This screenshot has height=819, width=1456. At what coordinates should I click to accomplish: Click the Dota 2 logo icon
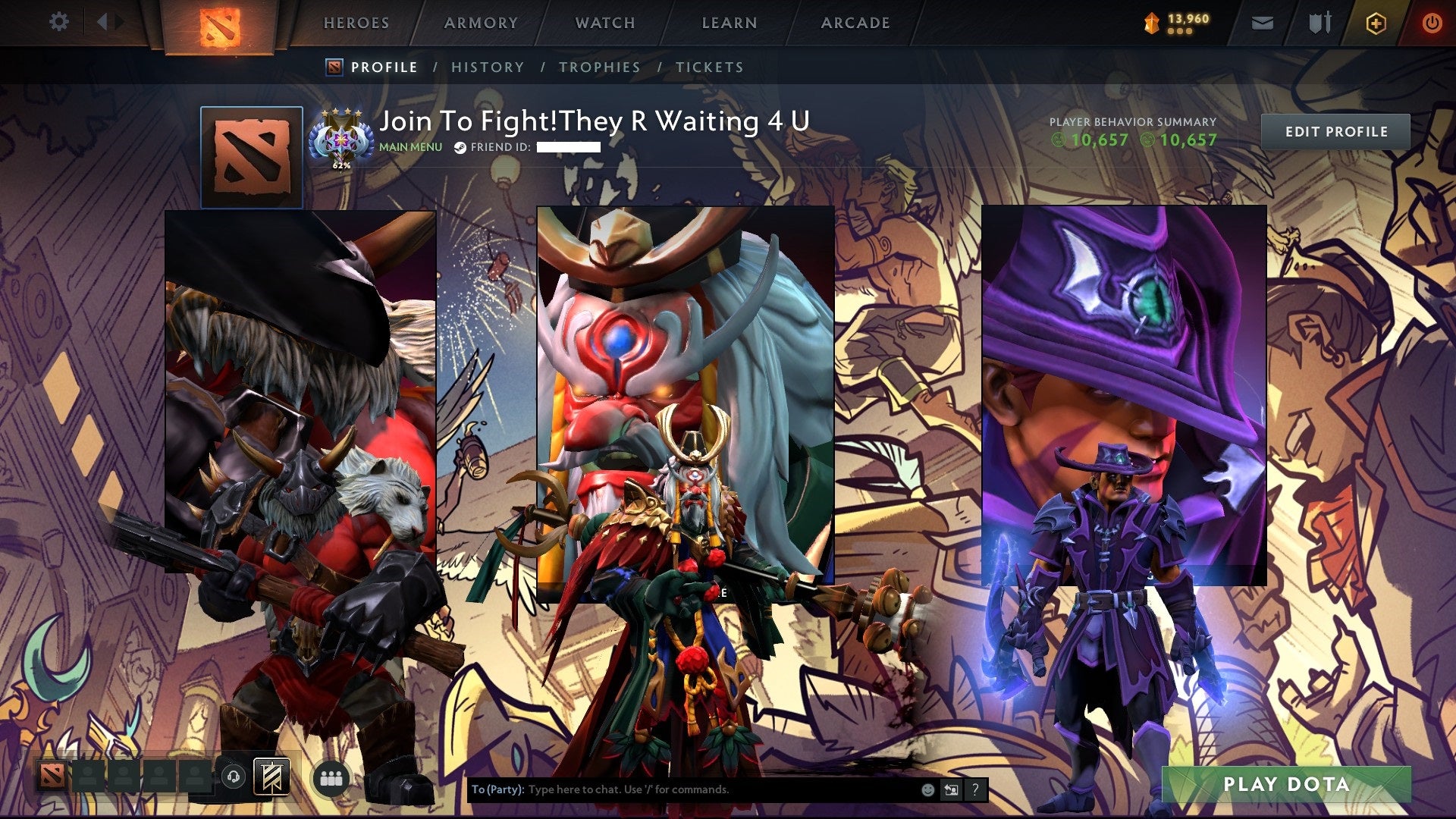coord(219,24)
